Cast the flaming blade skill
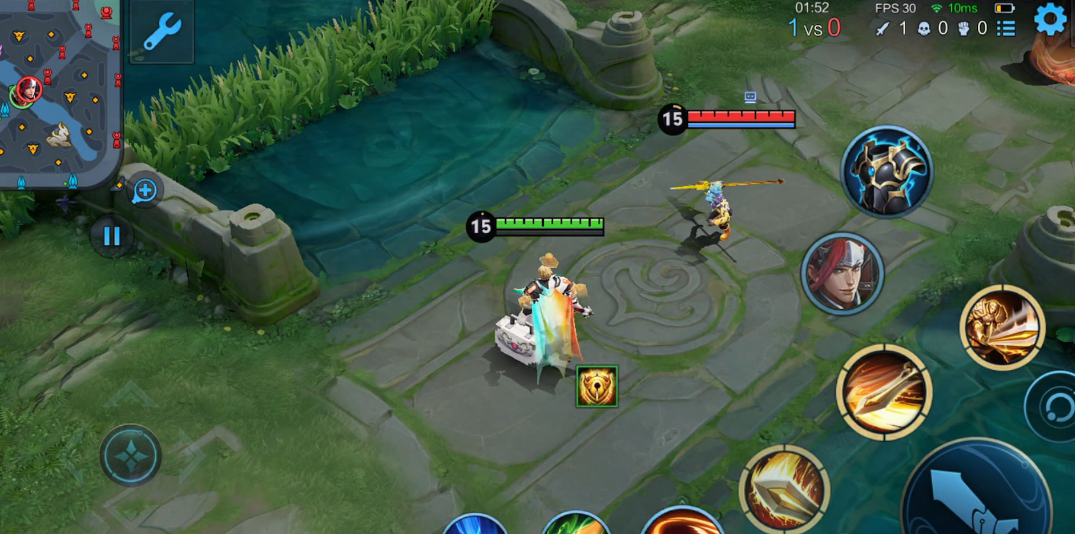The width and height of the screenshot is (1075, 534). (784, 489)
